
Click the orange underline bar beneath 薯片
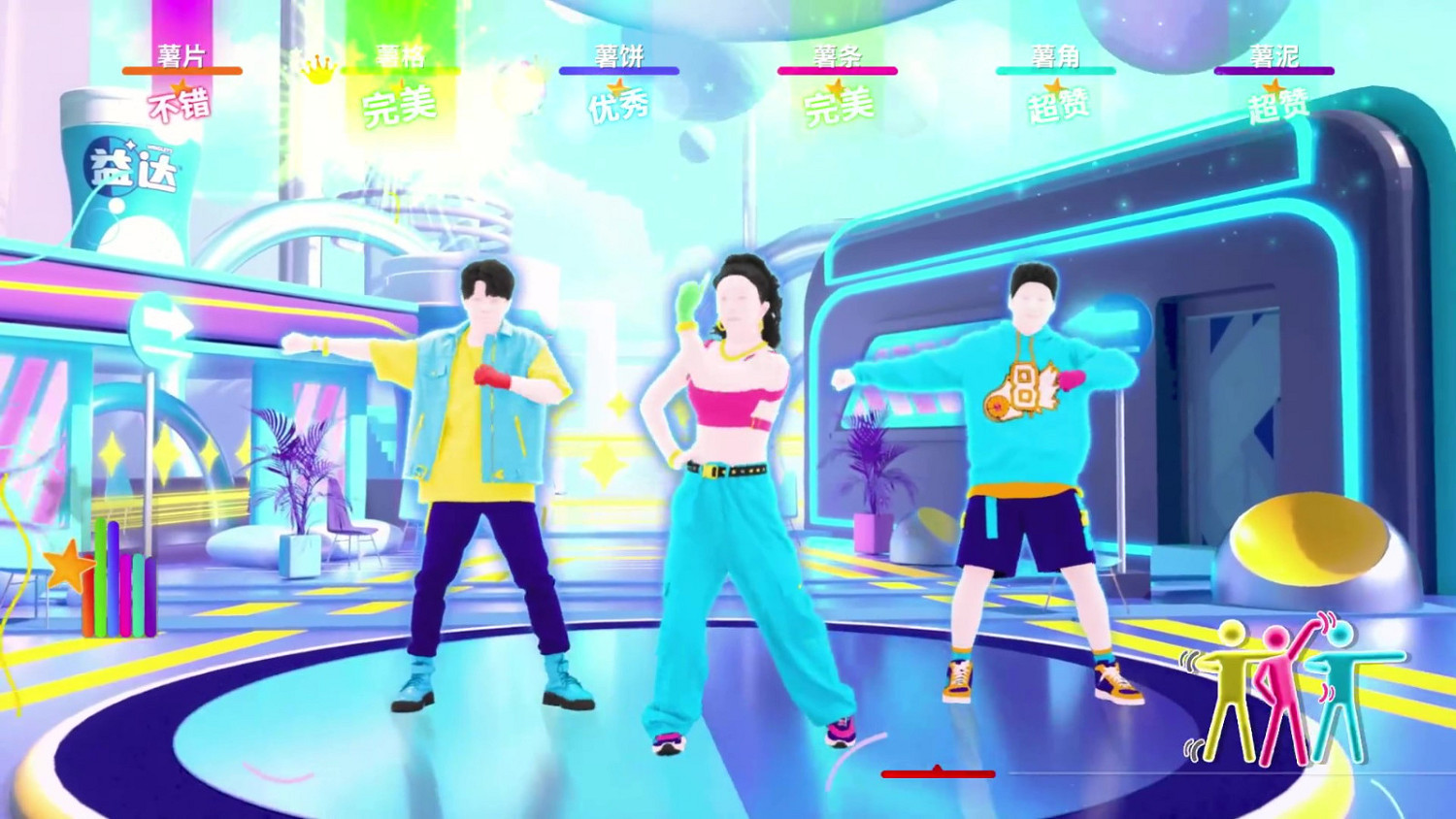(182, 71)
